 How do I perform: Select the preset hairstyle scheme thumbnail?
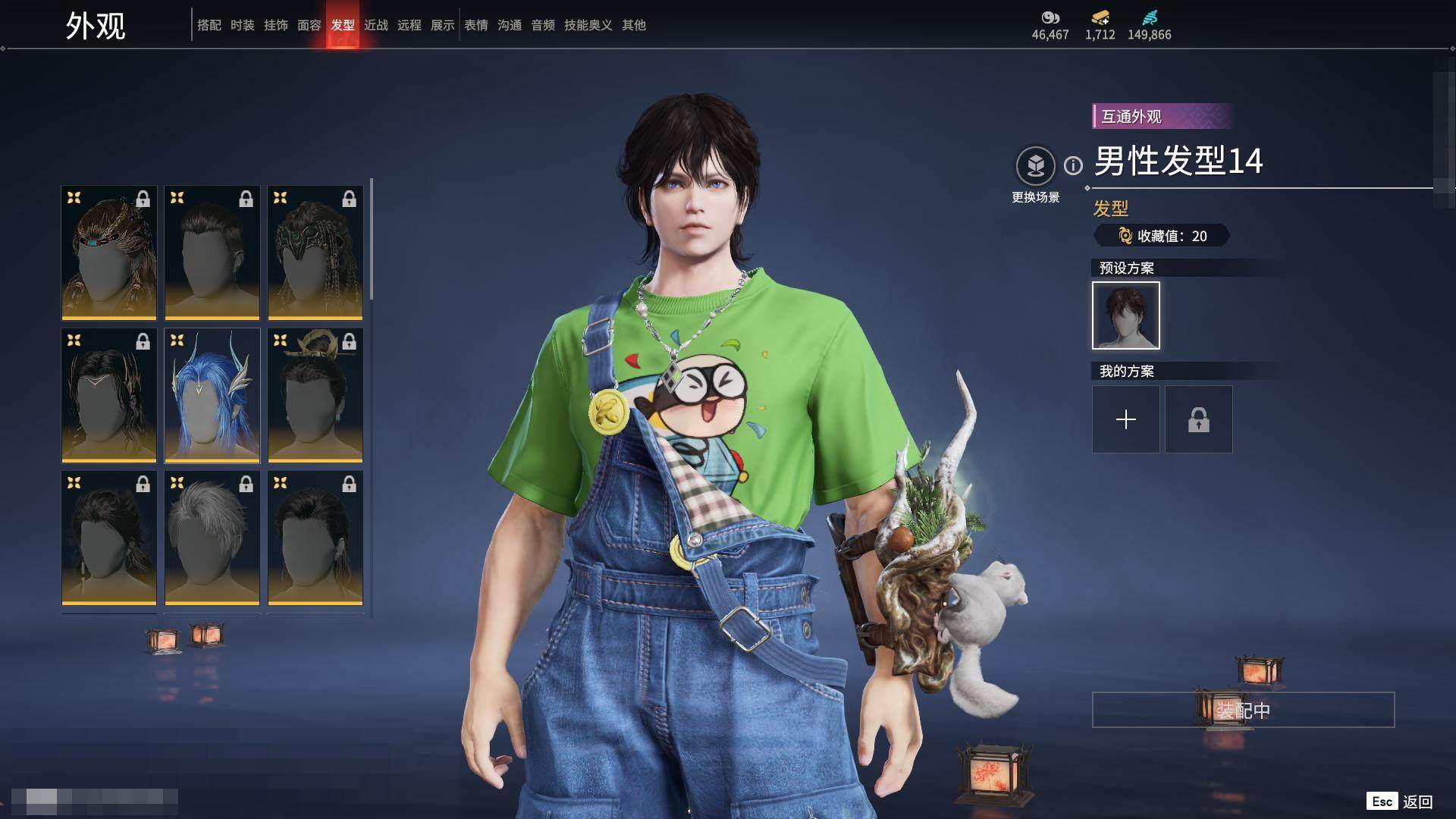(x=1125, y=315)
